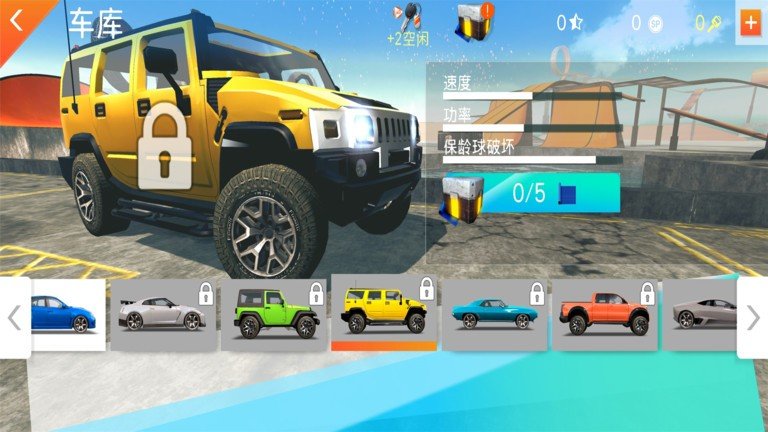
Task: Tap the large lock on yellow Hummer
Action: (x=164, y=151)
